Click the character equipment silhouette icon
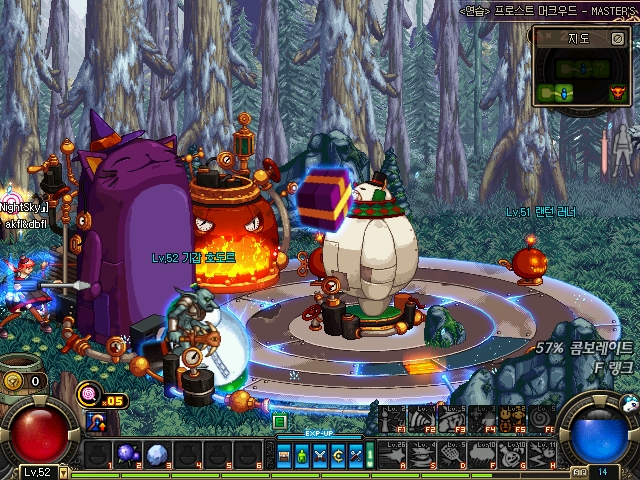 [623, 150]
